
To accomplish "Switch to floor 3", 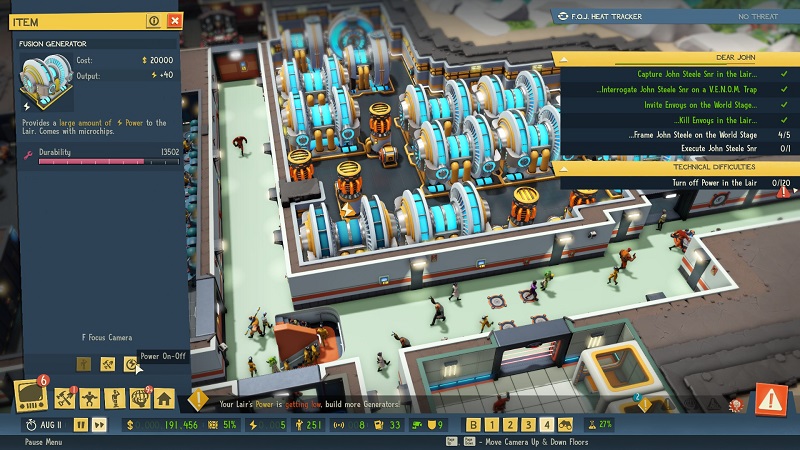I will 528,425.
